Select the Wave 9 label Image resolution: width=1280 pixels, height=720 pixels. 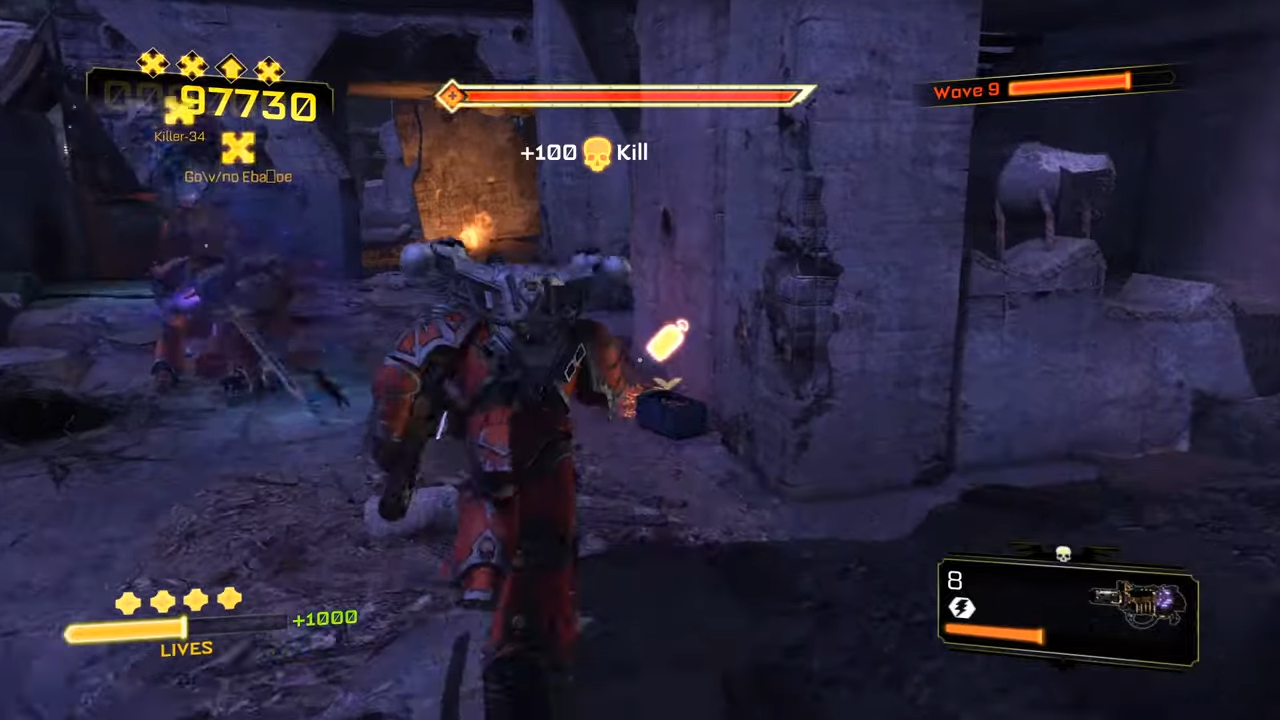(x=966, y=90)
